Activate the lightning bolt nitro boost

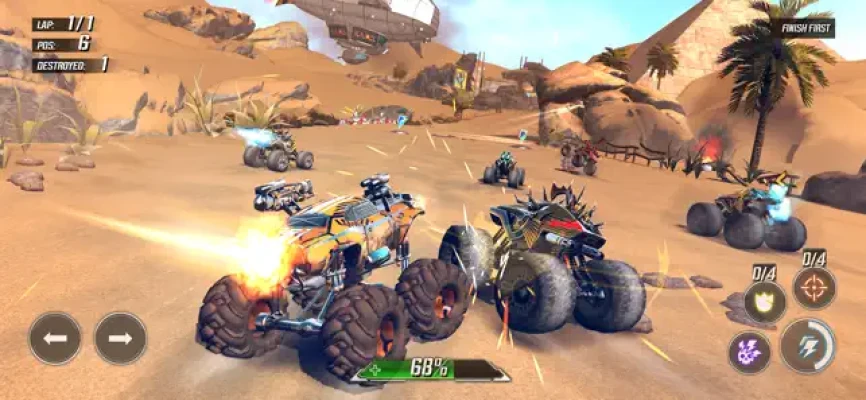(x=807, y=346)
